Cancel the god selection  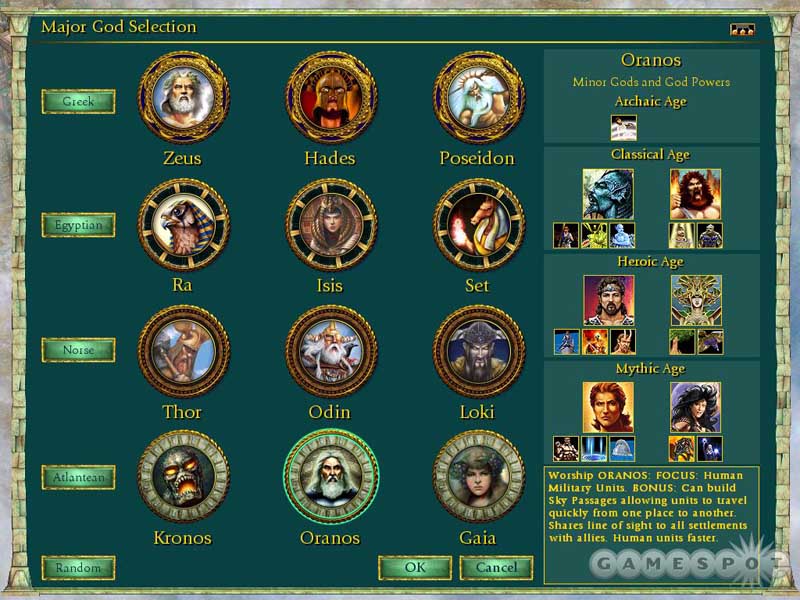tap(496, 568)
